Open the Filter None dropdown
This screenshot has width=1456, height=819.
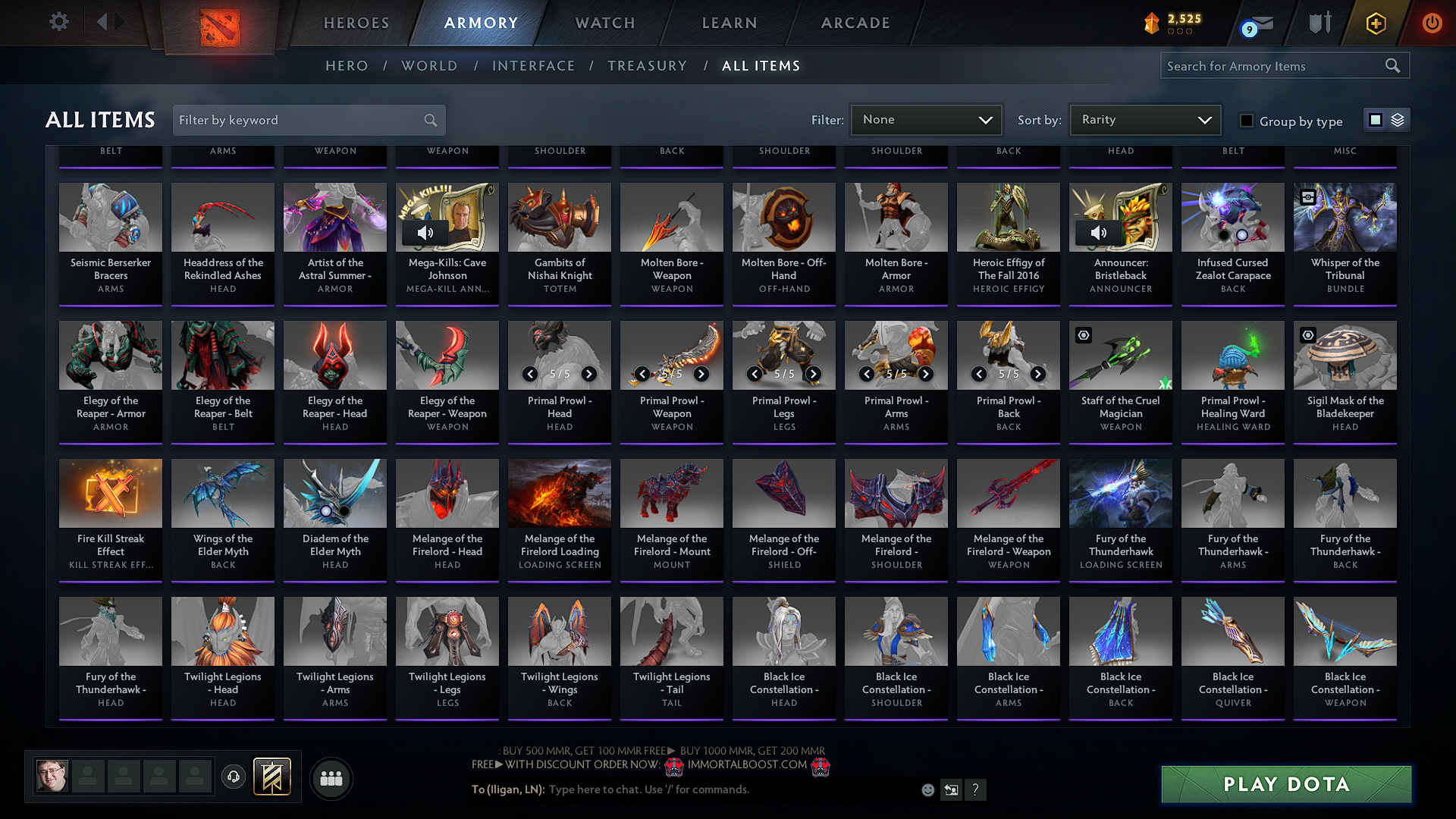pos(926,119)
